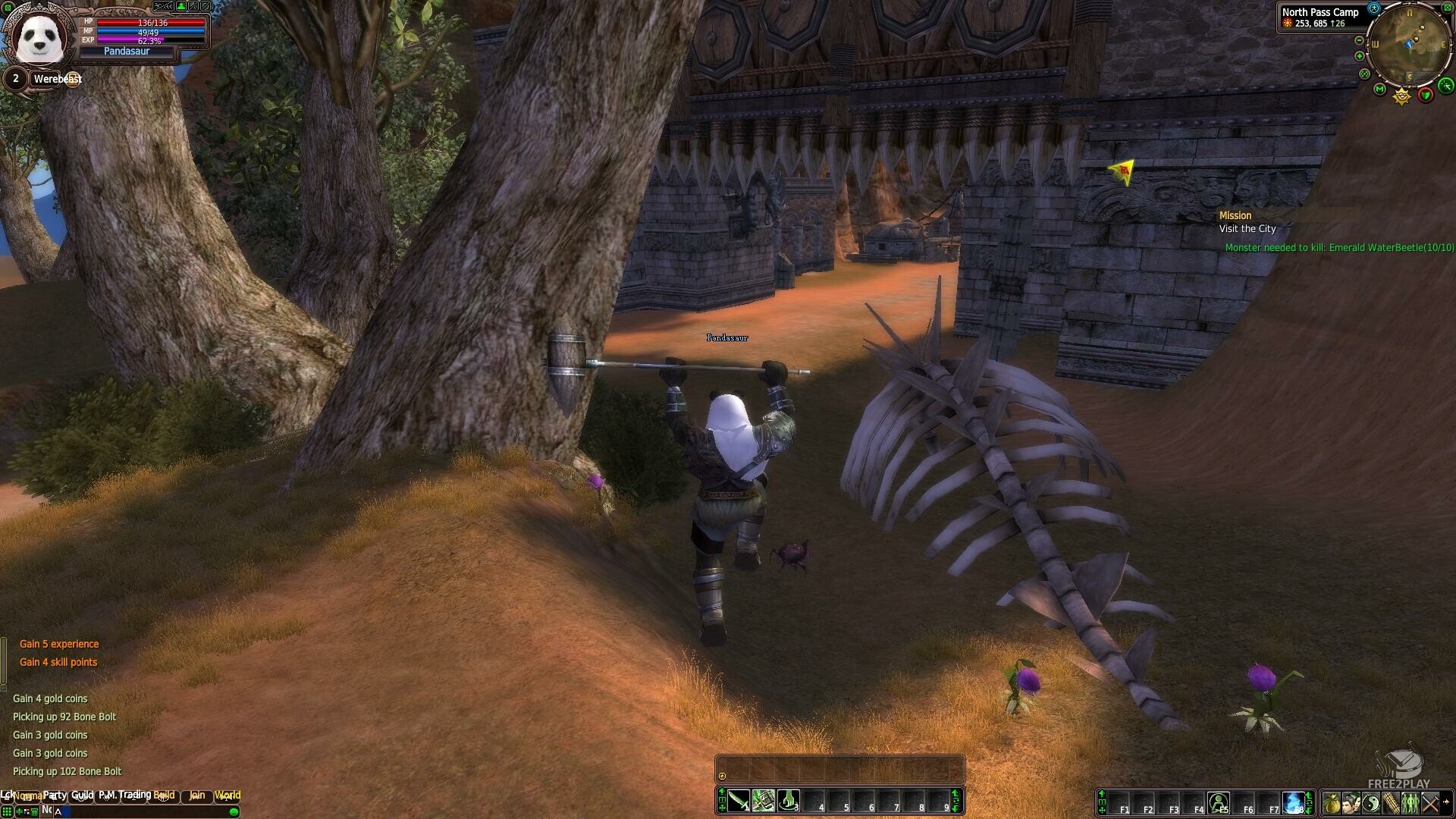This screenshot has width=1456, height=819.
Task: Open the world map via M button
Action: click(1379, 89)
